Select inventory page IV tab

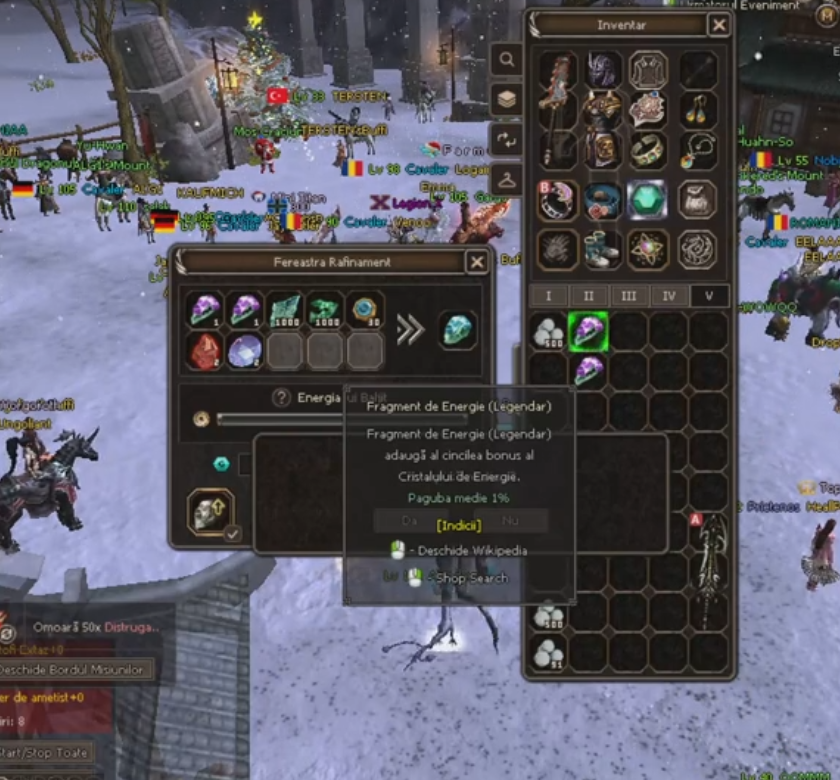669,296
